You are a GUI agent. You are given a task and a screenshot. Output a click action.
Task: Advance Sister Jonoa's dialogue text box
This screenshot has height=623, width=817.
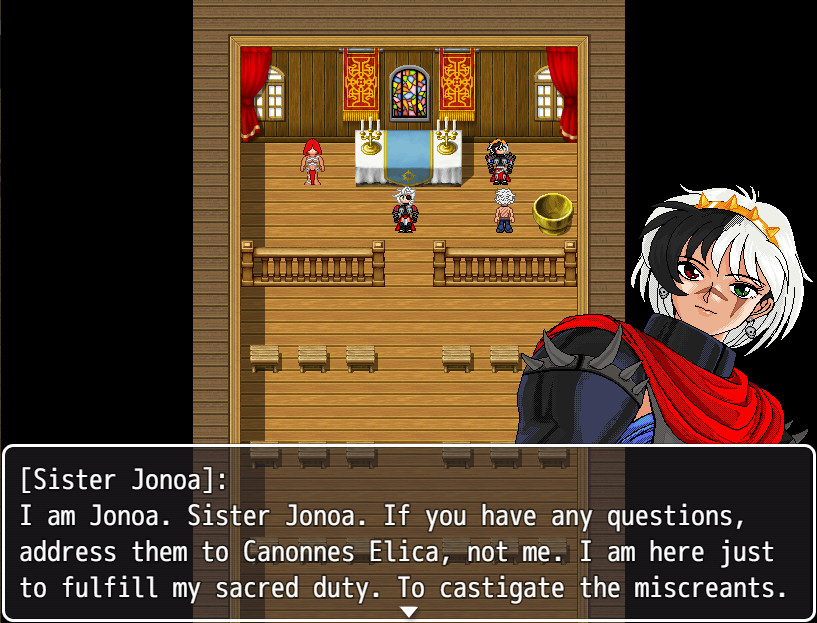[408, 535]
